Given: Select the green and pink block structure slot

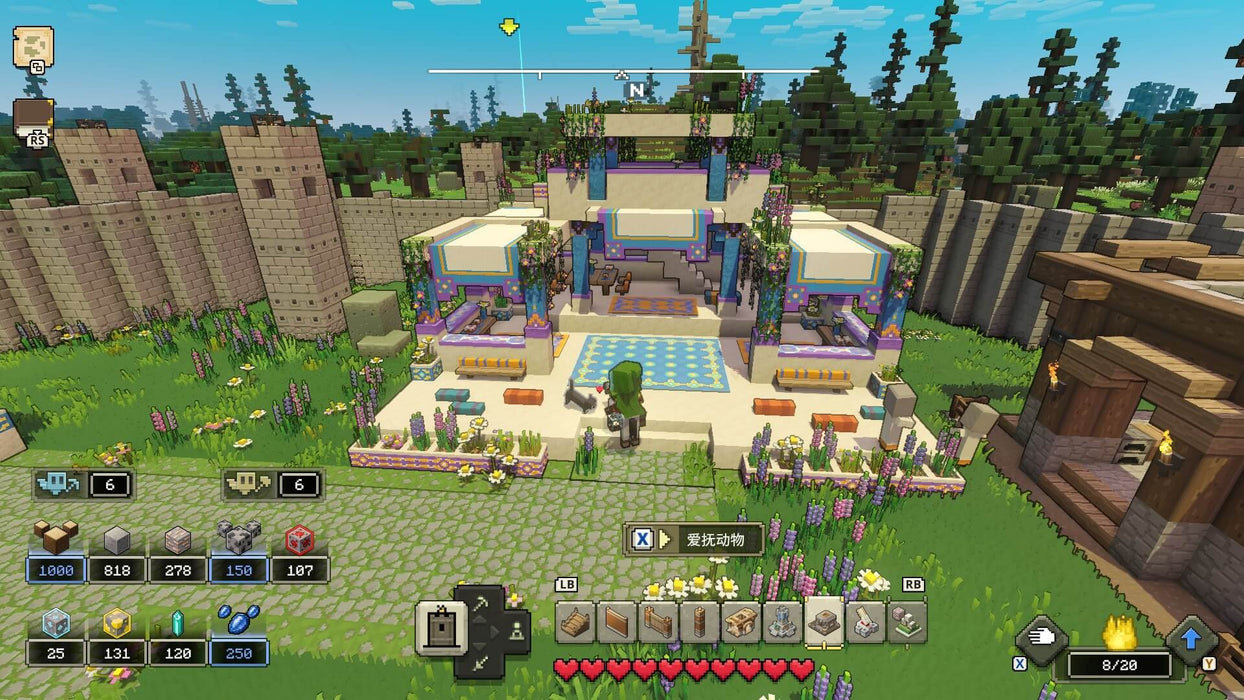Looking at the screenshot, I should coord(907,622).
